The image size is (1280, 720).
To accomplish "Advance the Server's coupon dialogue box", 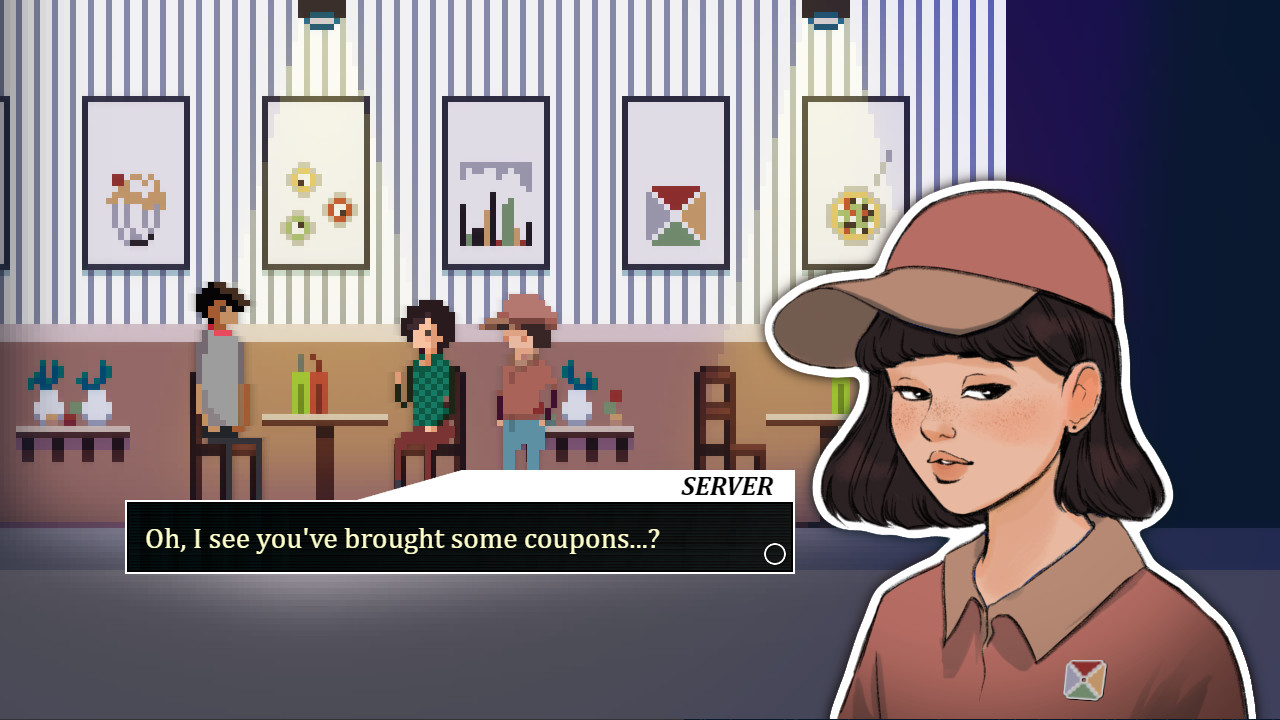I will [459, 538].
